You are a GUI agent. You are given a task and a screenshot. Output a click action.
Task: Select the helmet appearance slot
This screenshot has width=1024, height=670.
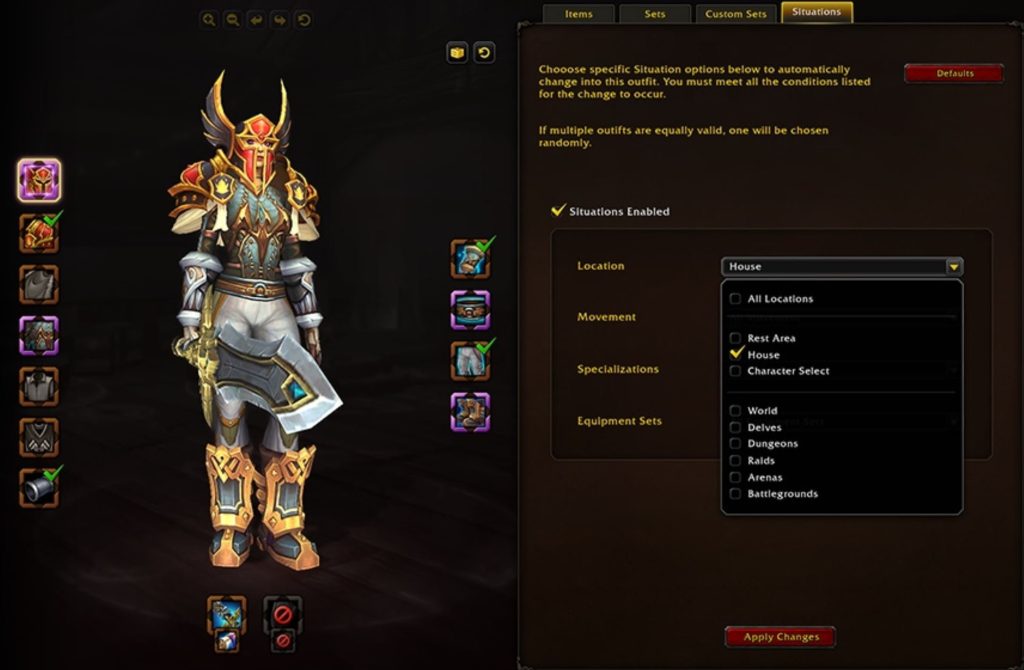pos(39,180)
